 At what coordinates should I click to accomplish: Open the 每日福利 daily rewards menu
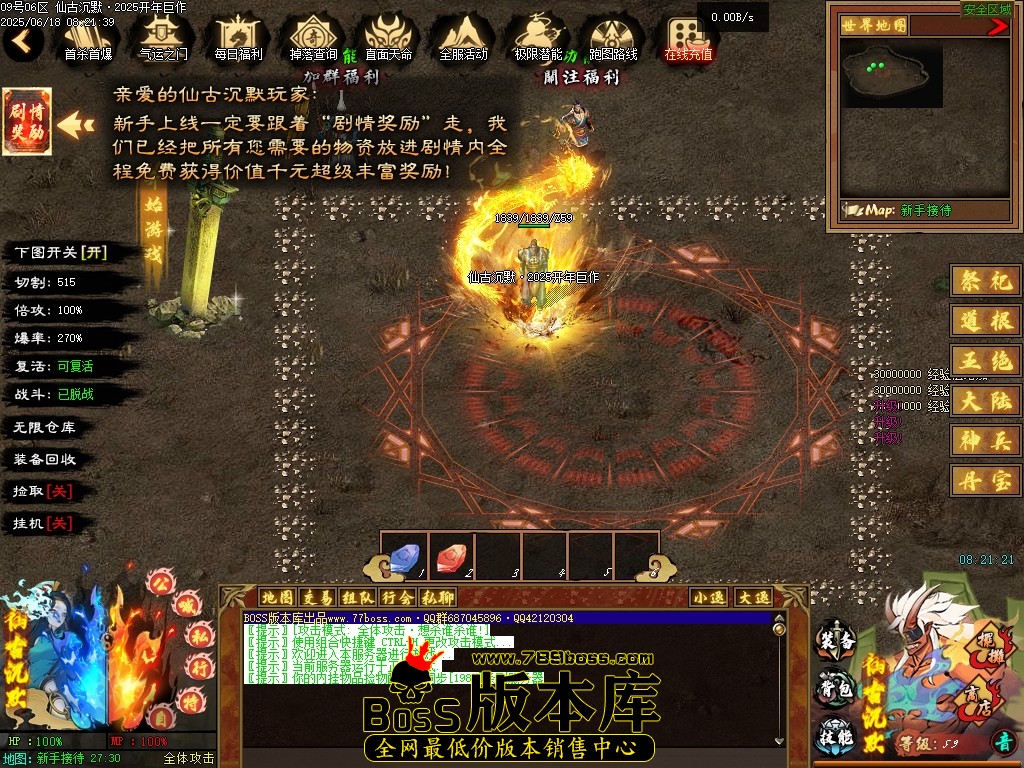pyautogui.click(x=238, y=38)
